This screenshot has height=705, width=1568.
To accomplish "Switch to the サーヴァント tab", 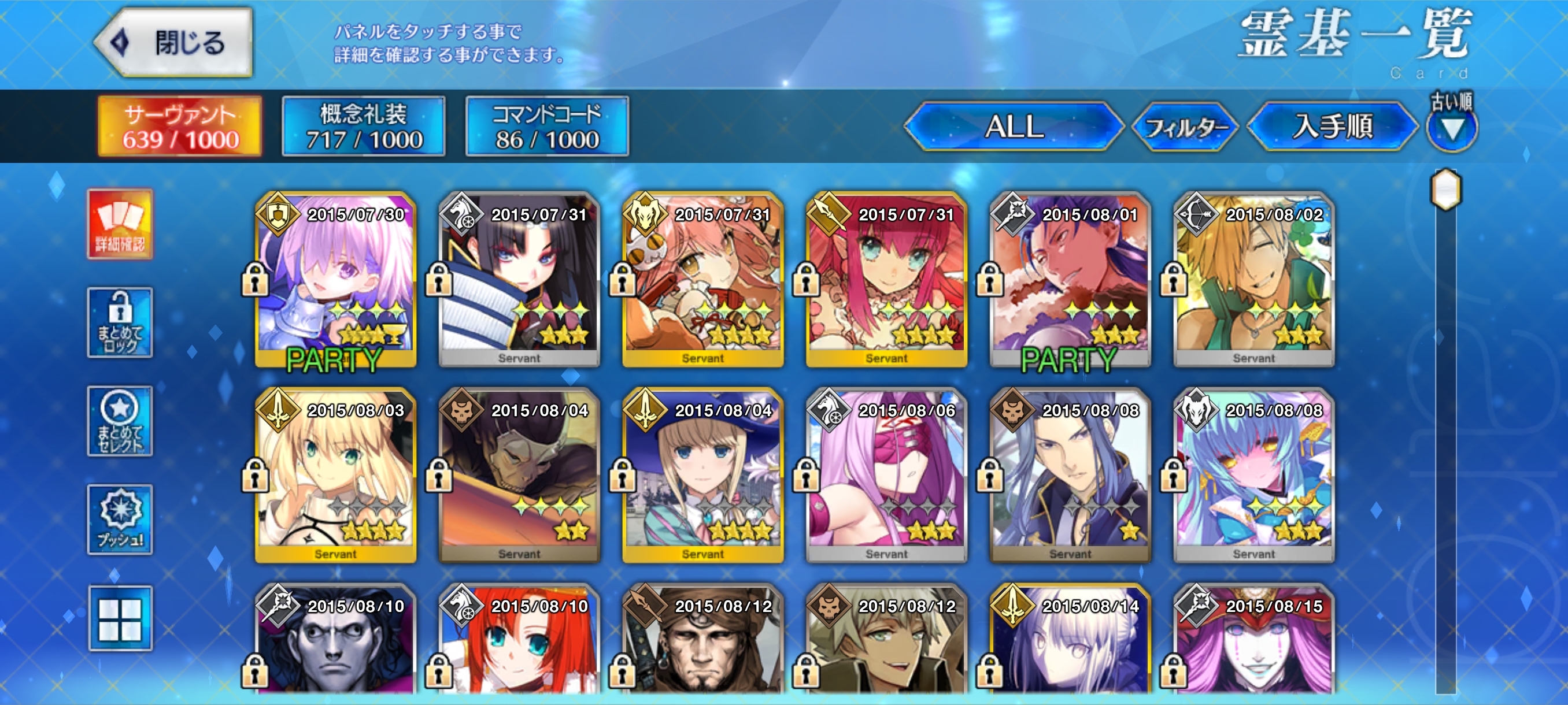I will [x=180, y=127].
